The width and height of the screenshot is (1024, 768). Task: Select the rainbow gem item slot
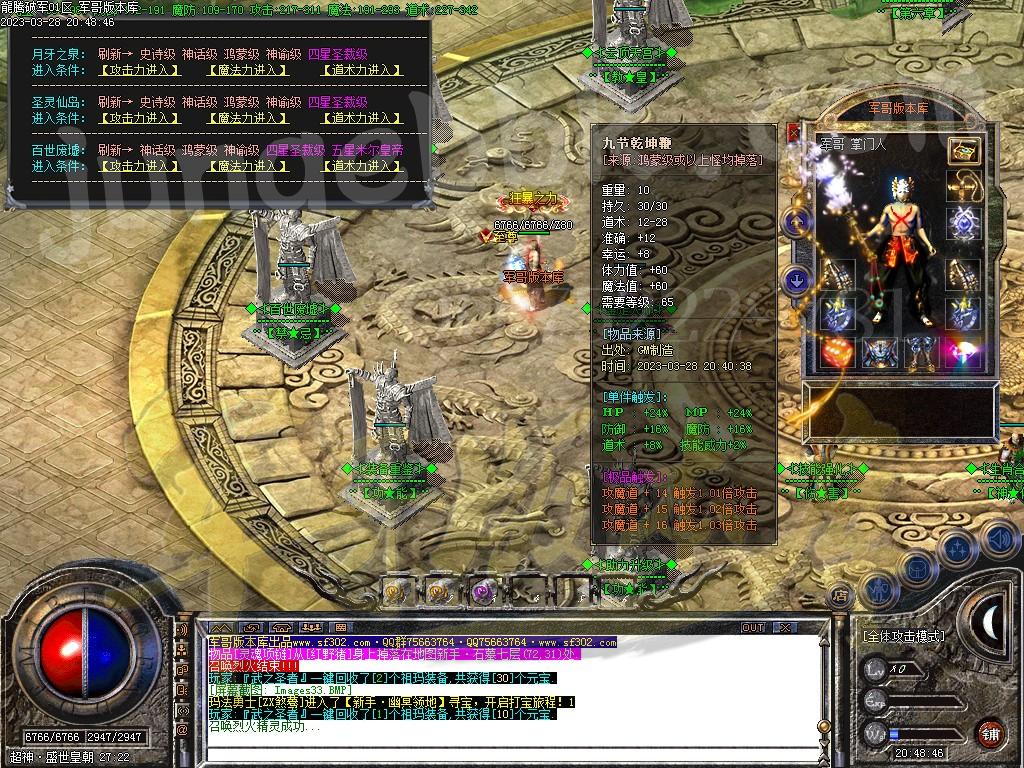click(x=964, y=352)
